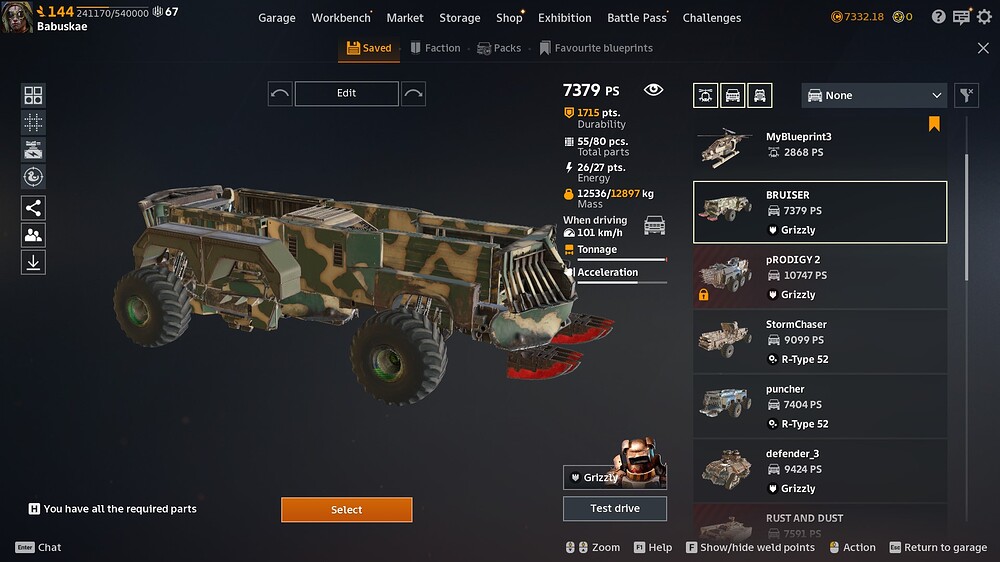The width and height of the screenshot is (1000, 562).
Task: Open the Challenges menu
Action: 712,18
